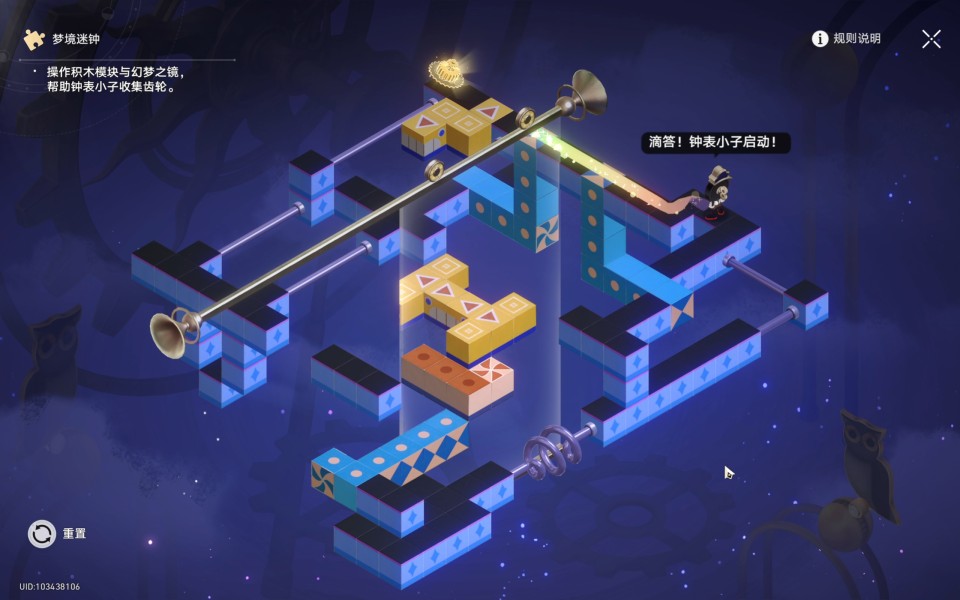This screenshot has height=600, width=960.
Task: Reset the puzzle with 重置
Action: [x=42, y=534]
